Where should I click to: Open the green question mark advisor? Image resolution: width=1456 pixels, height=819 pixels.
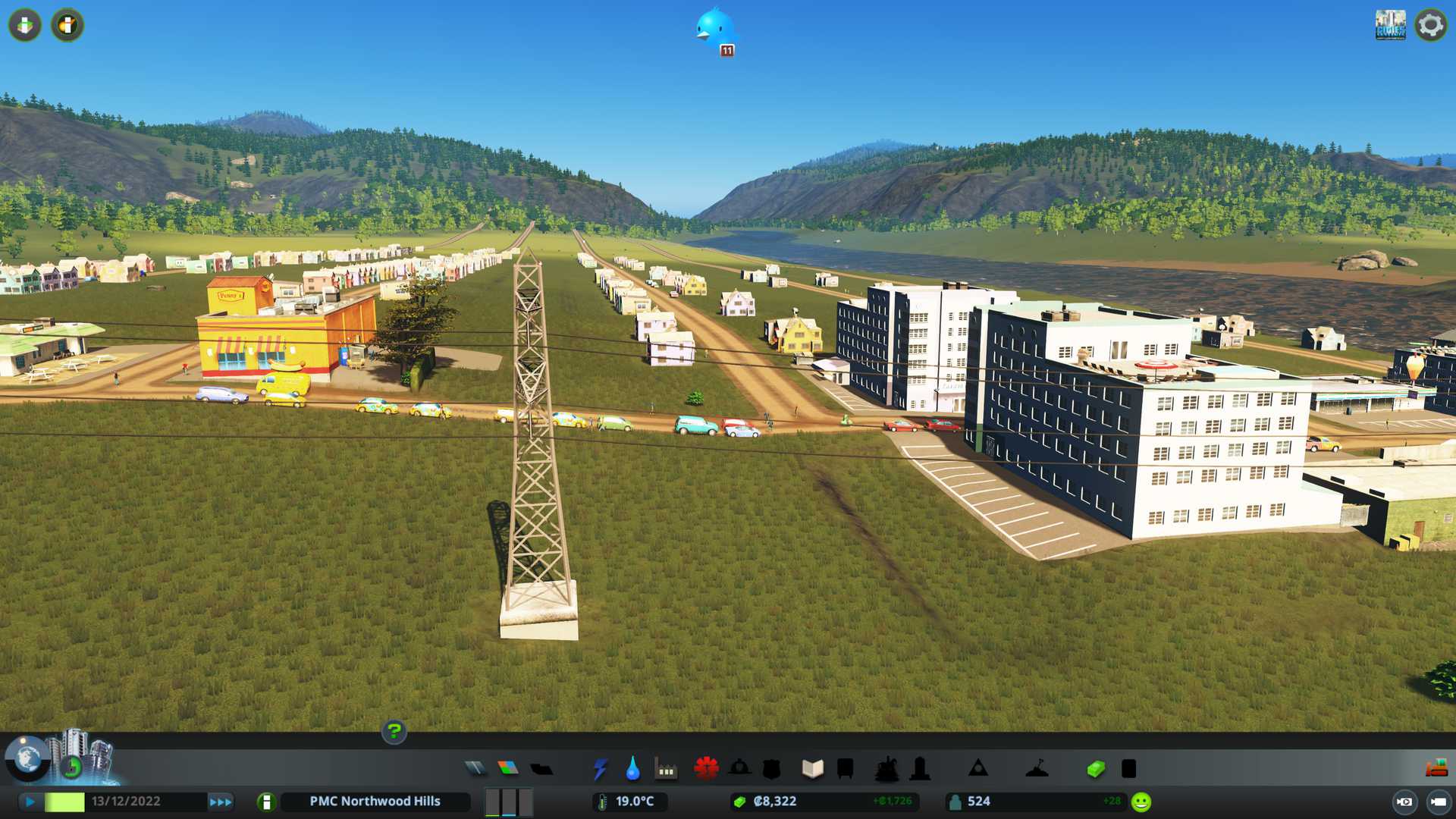(x=394, y=732)
